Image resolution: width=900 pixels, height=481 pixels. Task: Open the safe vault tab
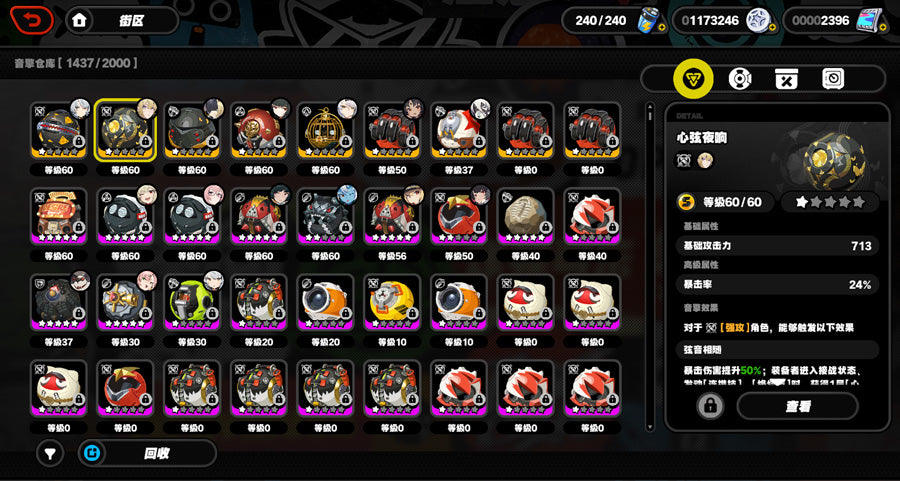833,78
